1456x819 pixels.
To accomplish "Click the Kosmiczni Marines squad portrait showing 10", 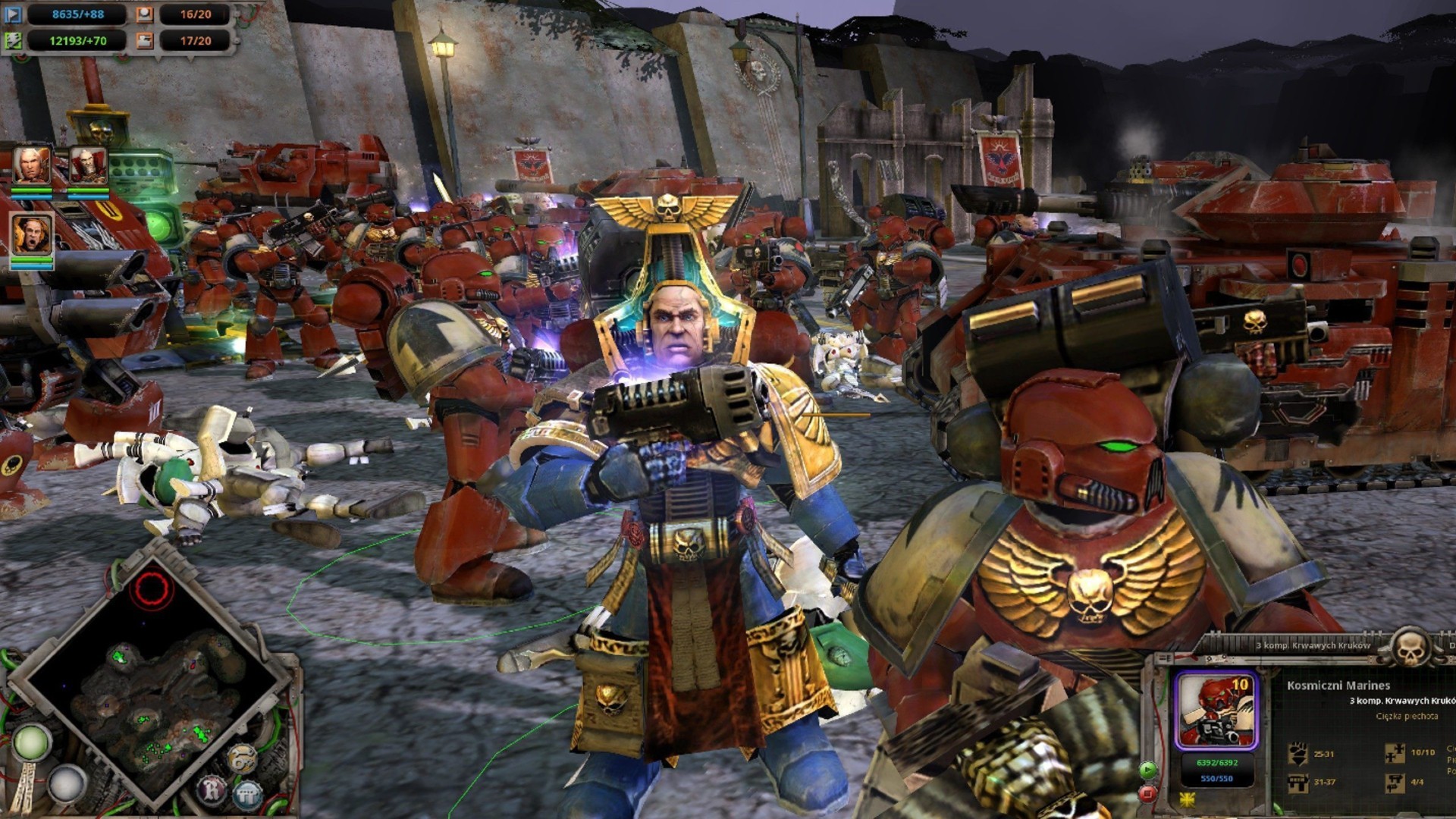I will pos(1216,711).
